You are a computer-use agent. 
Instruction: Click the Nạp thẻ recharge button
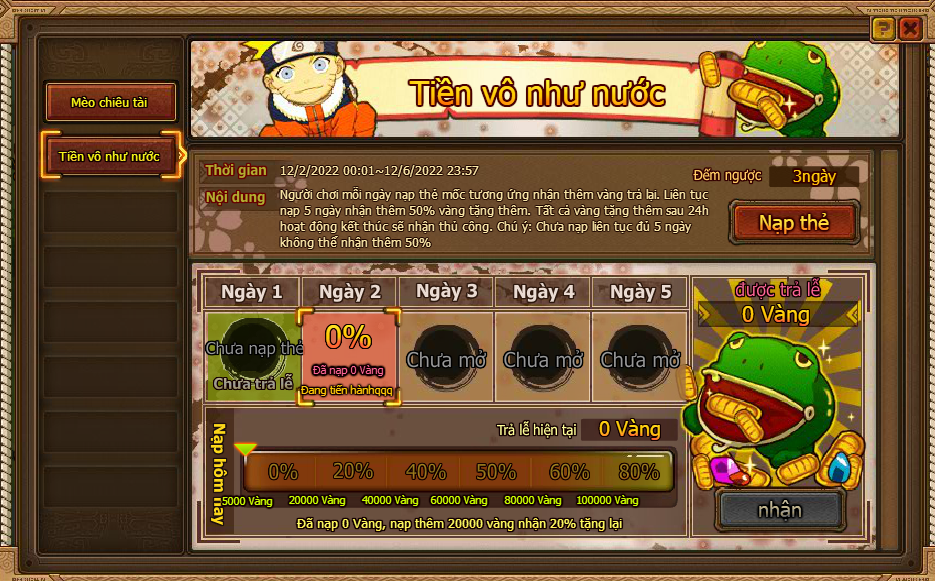tap(794, 222)
